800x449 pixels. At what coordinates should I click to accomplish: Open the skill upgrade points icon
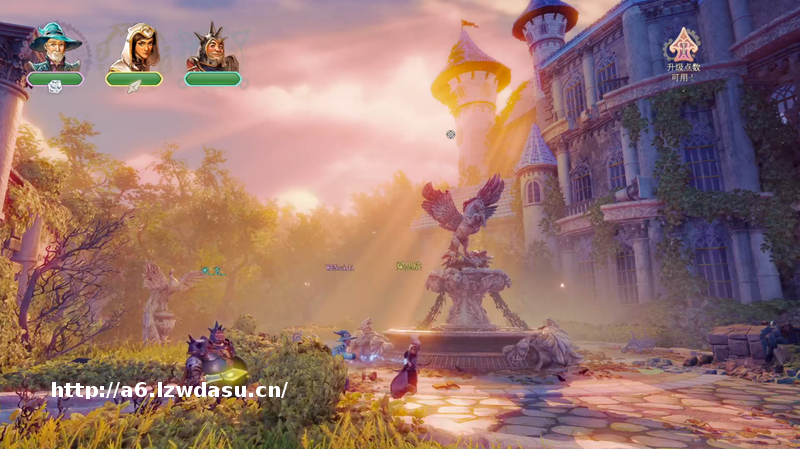(684, 45)
